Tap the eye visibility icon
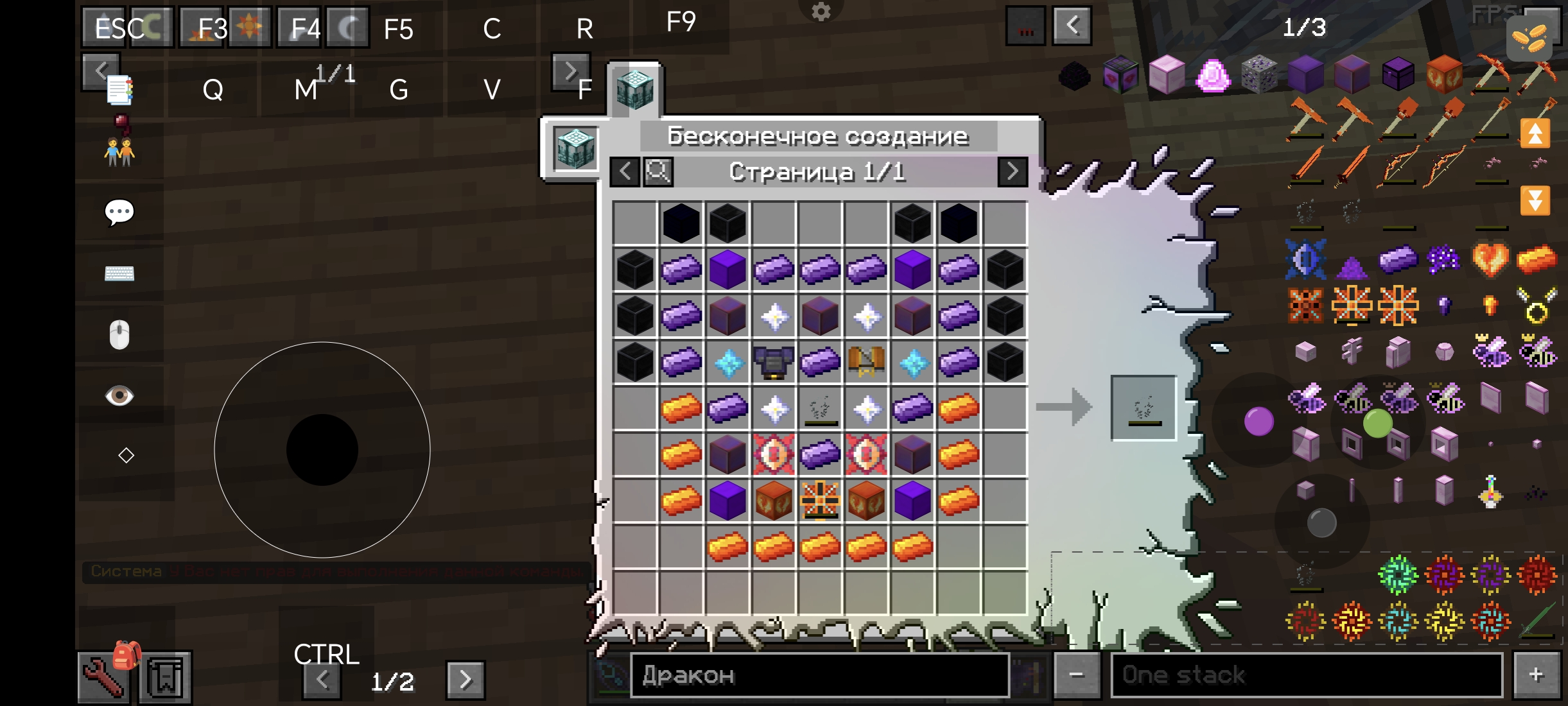This screenshot has width=1568, height=706. 119,395
